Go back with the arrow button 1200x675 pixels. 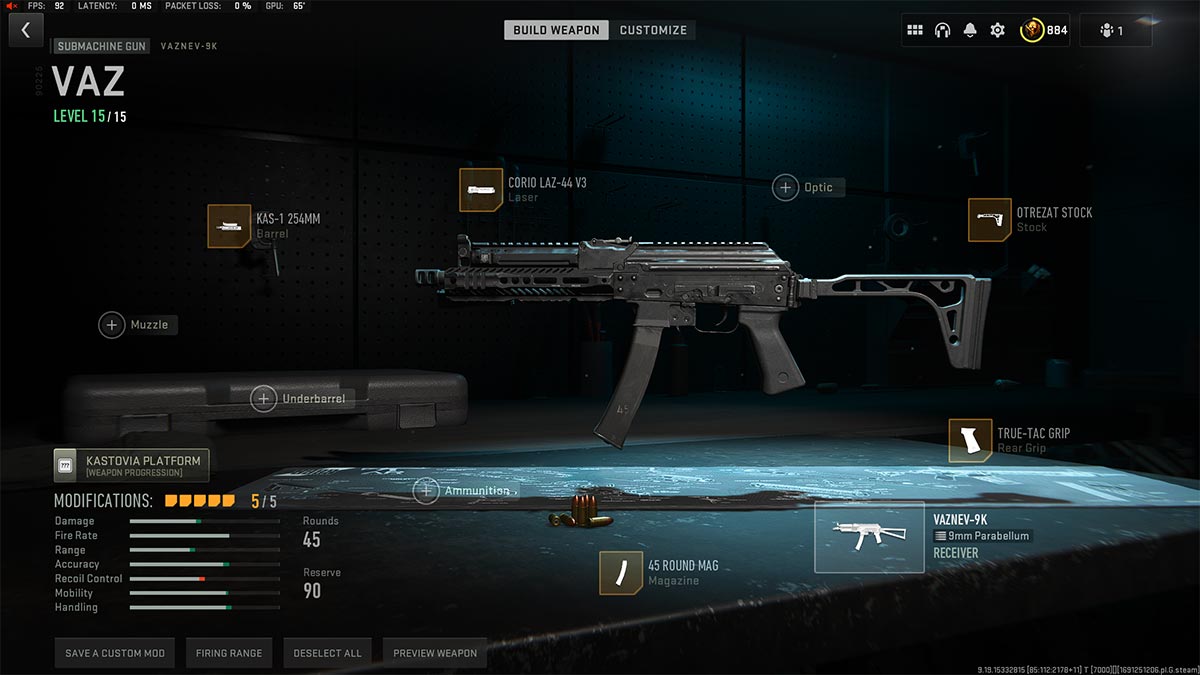click(25, 30)
